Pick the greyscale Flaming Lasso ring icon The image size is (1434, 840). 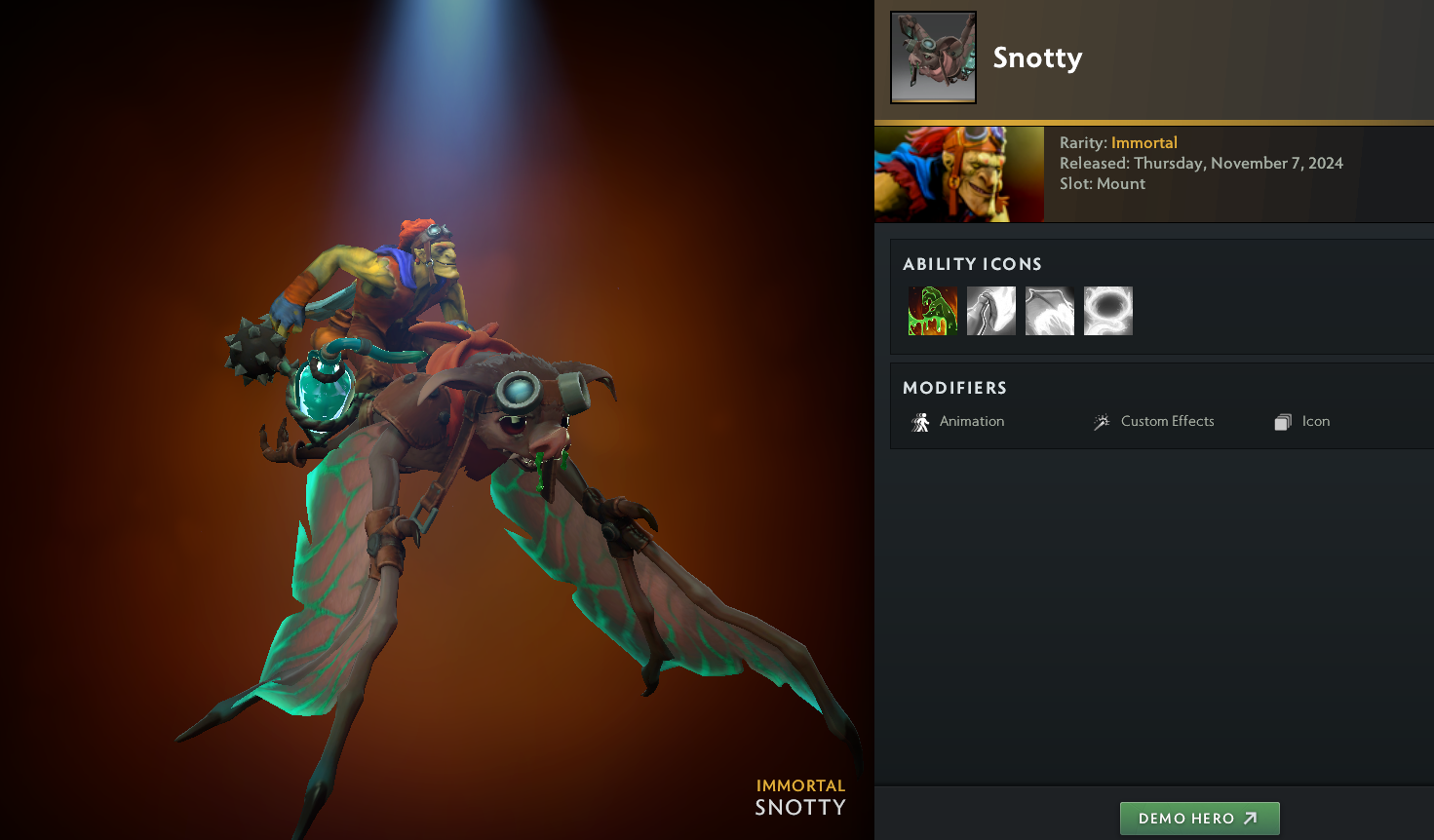pyautogui.click(x=1108, y=311)
